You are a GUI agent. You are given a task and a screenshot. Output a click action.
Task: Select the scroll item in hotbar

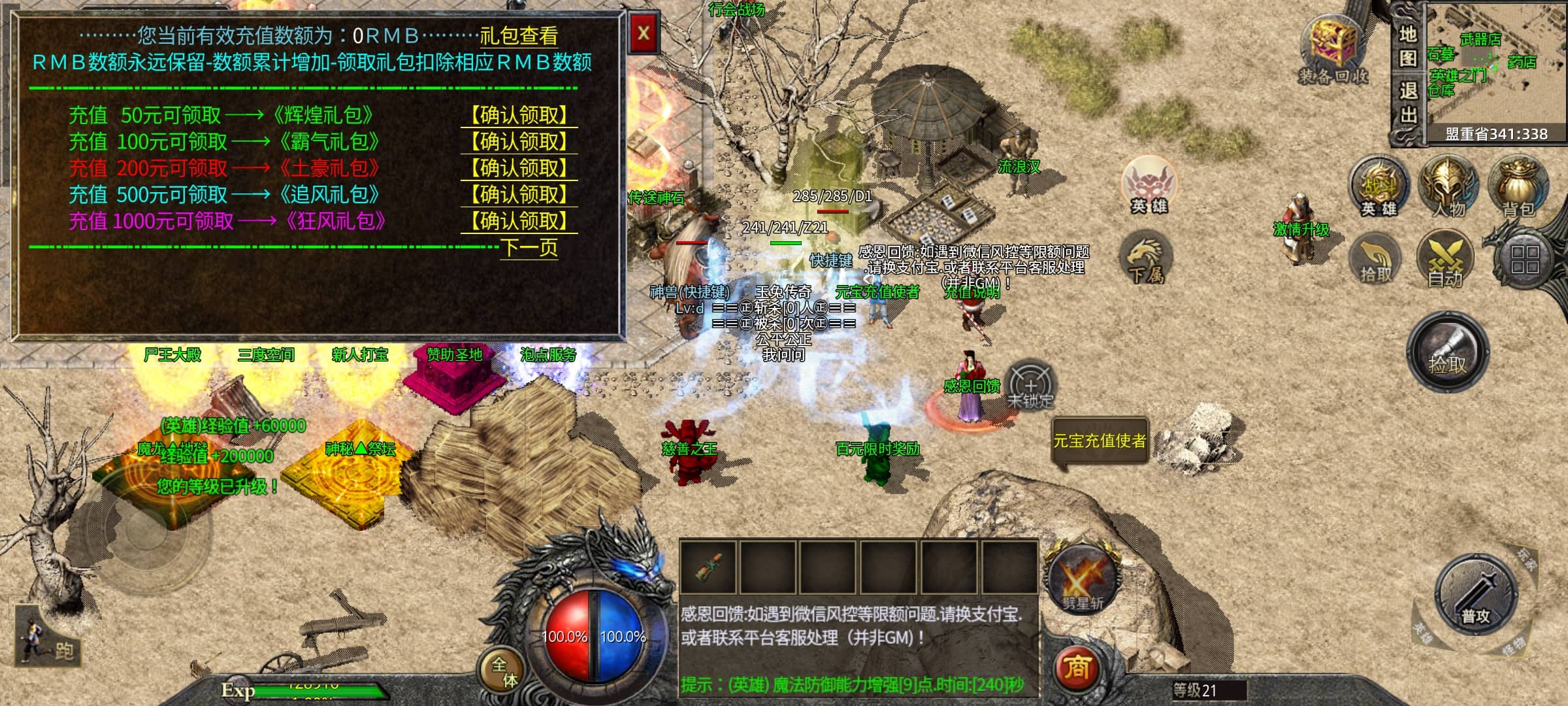708,567
